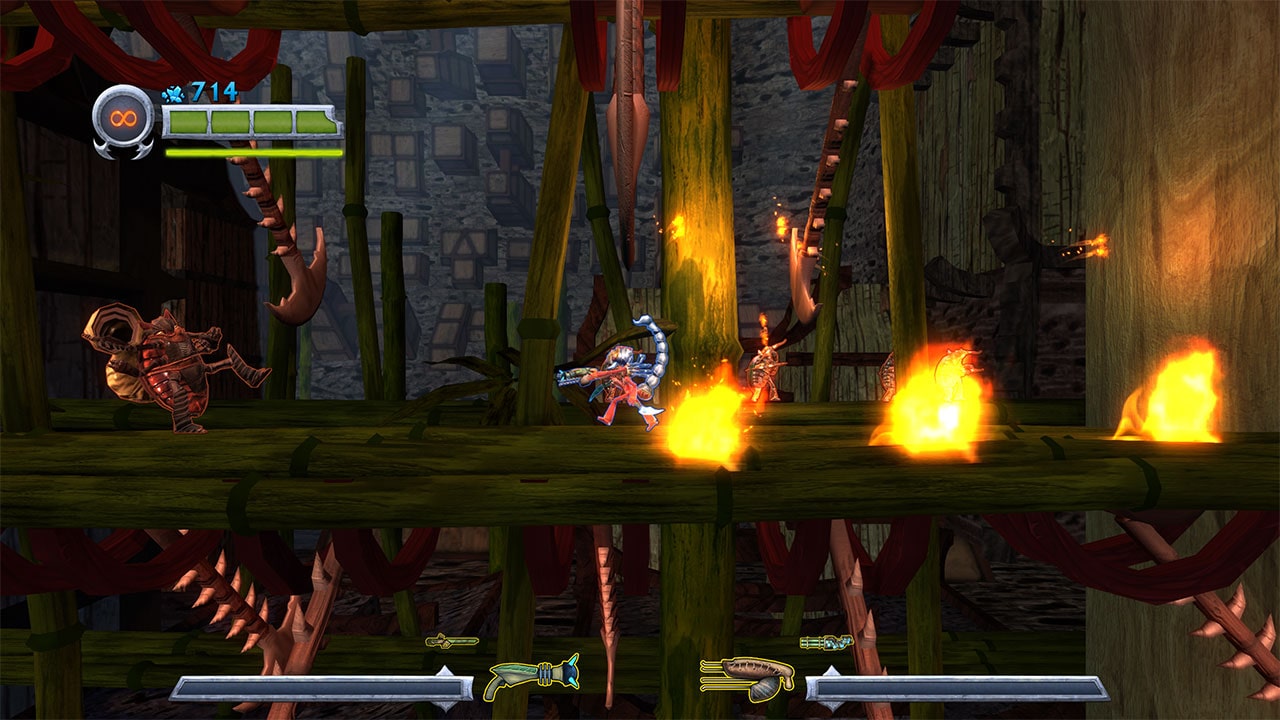
Task: Click the 714 crystal count number
Action: 212,92
